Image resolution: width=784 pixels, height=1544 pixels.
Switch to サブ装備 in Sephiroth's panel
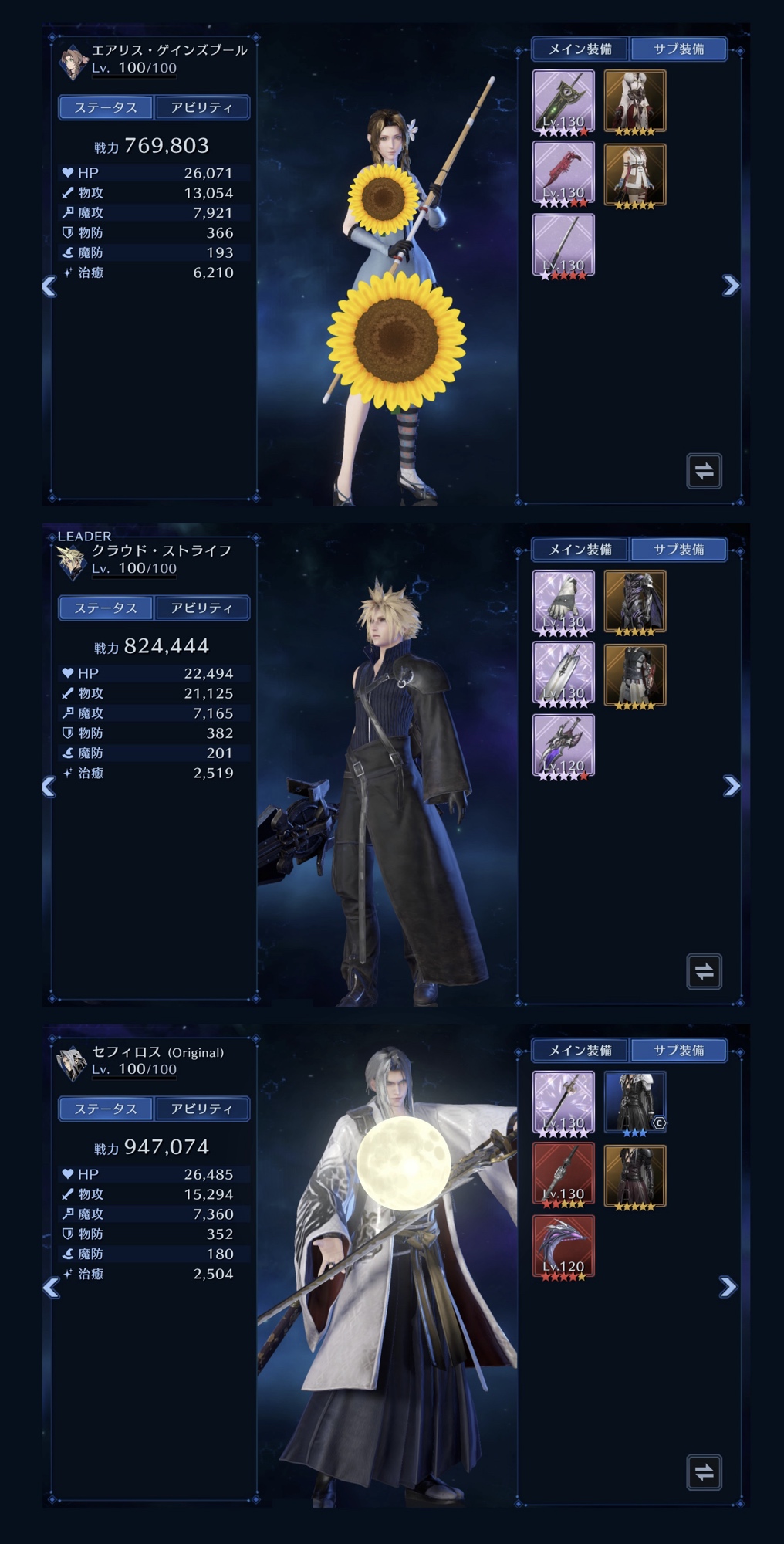(678, 1050)
